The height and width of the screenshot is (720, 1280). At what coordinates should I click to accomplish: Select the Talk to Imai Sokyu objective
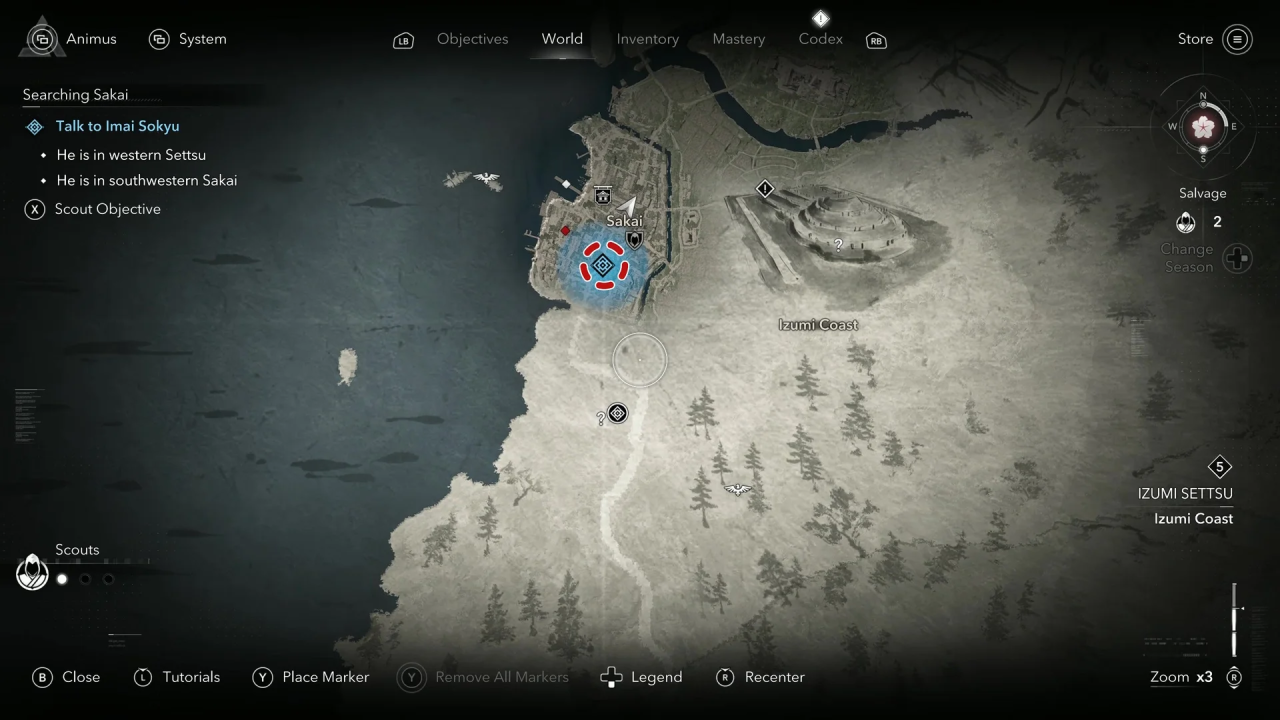(117, 126)
